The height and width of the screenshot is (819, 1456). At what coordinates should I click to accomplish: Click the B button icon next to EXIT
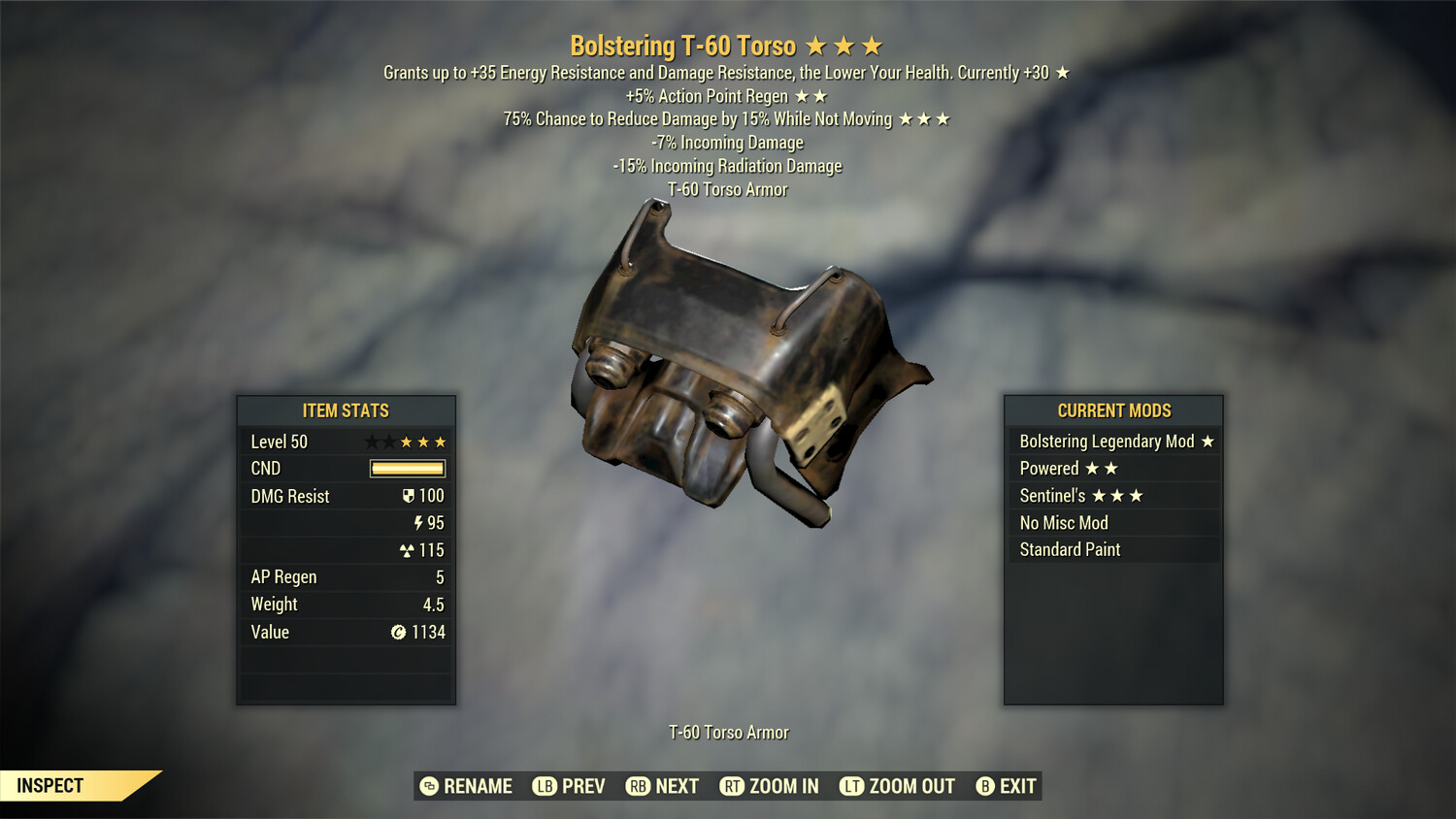coord(984,786)
